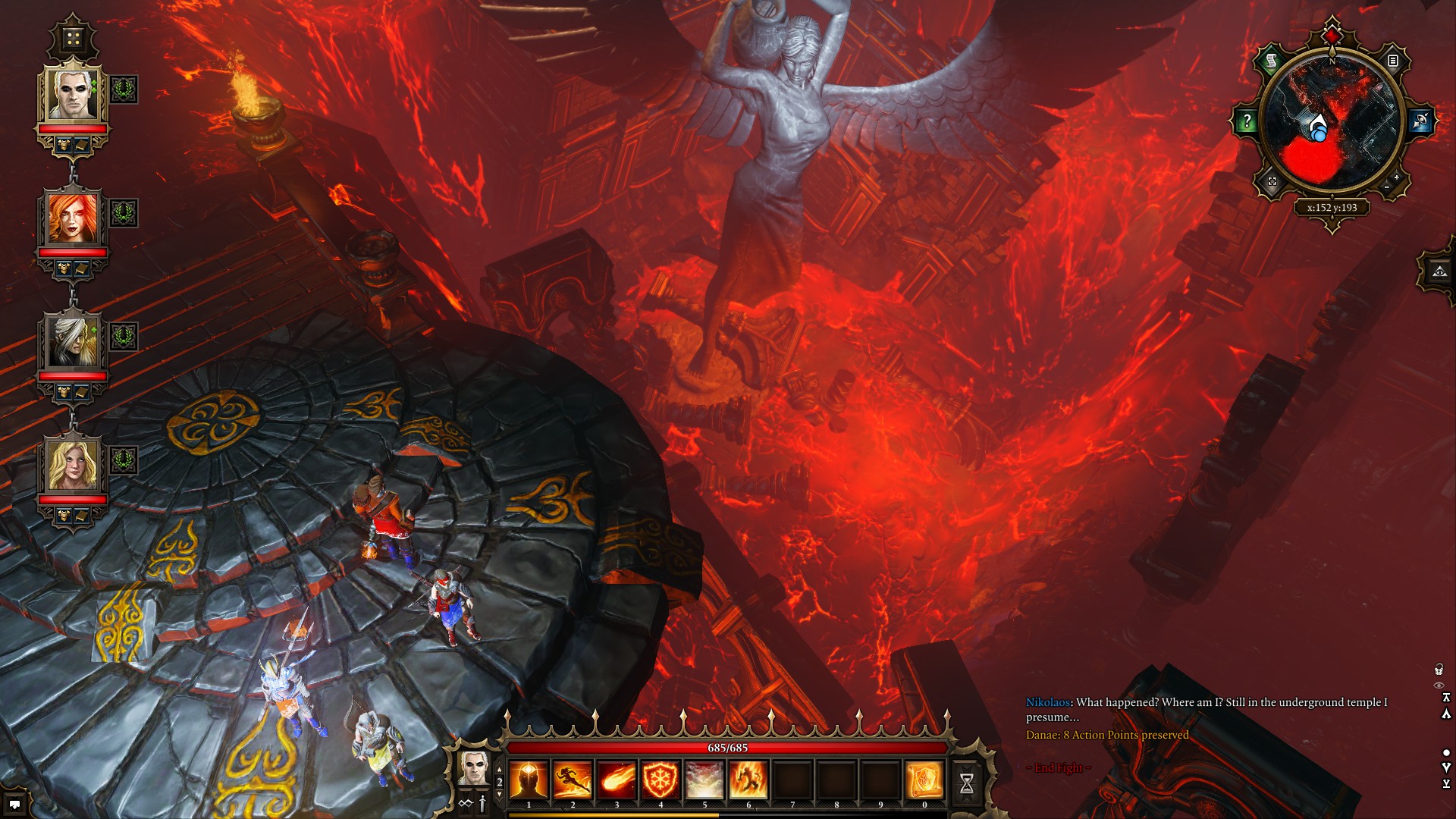This screenshot has width=1456, height=819.
Task: Toggle the combat log with the document icon
Action: pos(1393,61)
